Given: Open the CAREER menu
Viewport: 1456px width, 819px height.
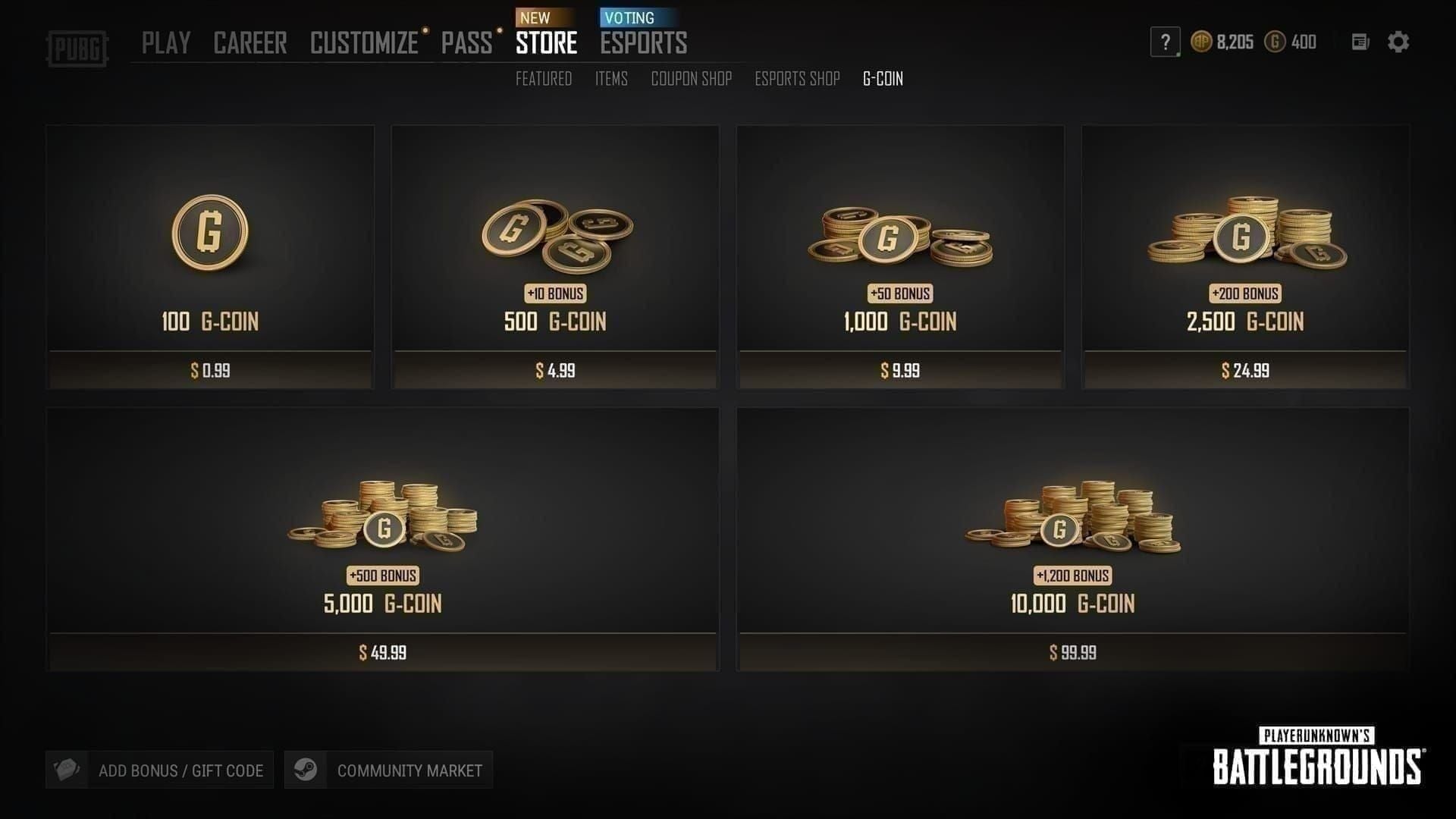Looking at the screenshot, I should pyautogui.click(x=251, y=43).
